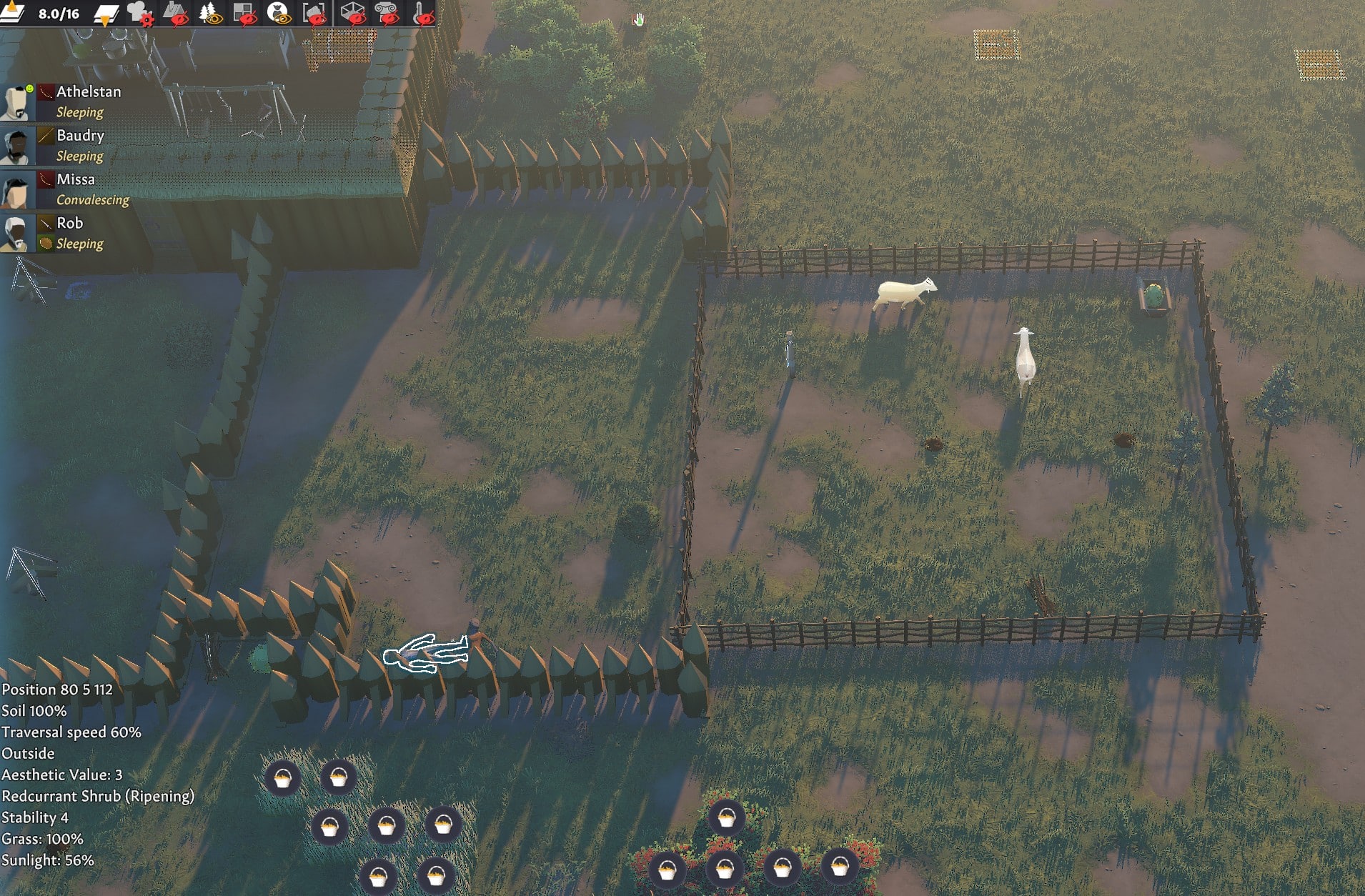Viewport: 1365px width, 896px height.
Task: Toggle the room squares overlay icon
Action: (x=244, y=13)
